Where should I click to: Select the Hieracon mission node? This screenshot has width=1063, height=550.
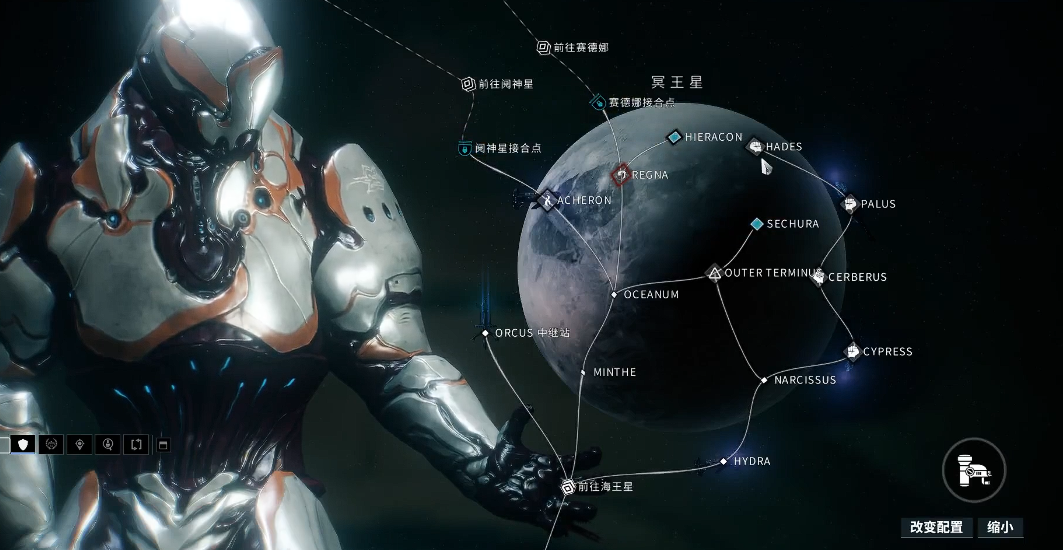coord(675,137)
